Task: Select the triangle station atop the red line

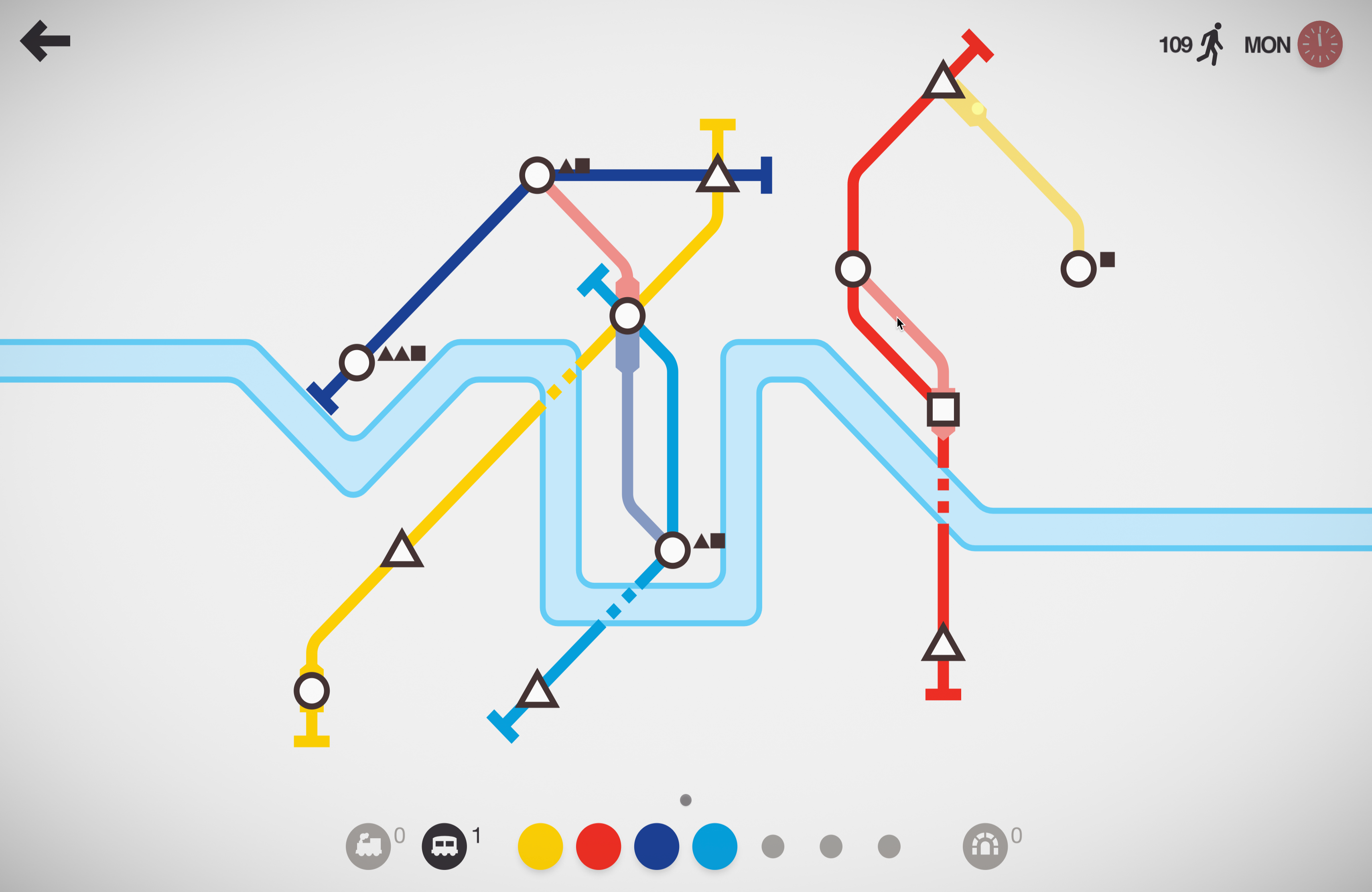Action: 944,83
